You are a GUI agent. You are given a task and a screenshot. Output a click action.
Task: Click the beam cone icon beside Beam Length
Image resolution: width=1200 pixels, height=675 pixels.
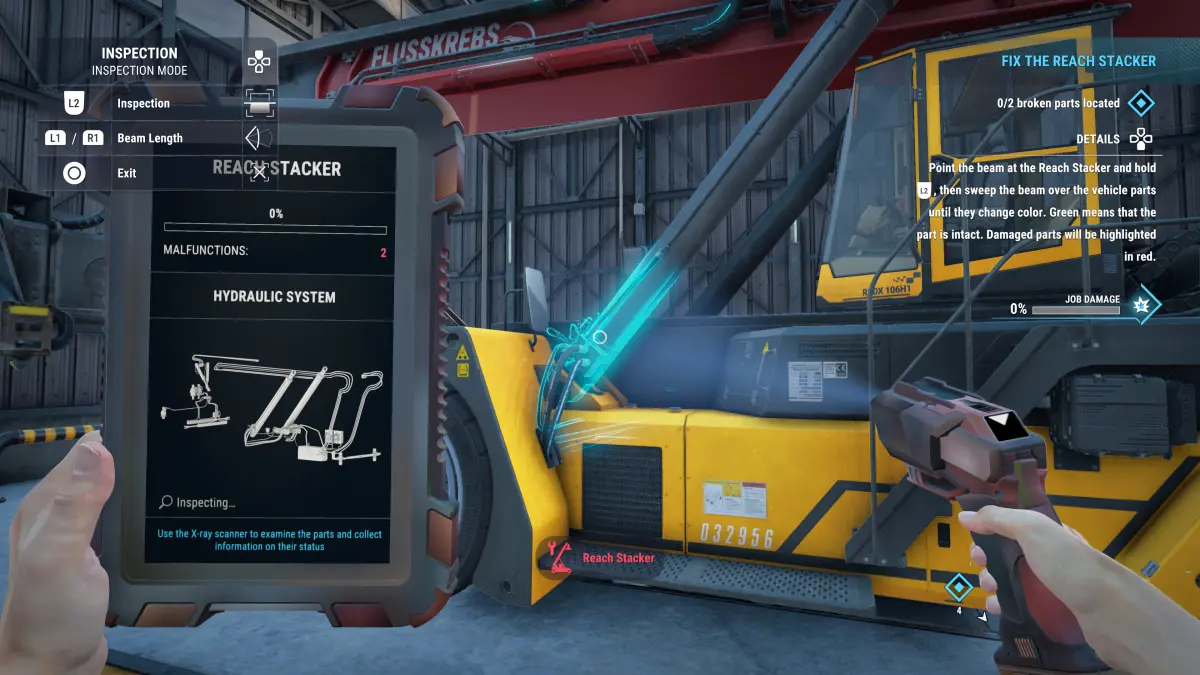point(259,138)
